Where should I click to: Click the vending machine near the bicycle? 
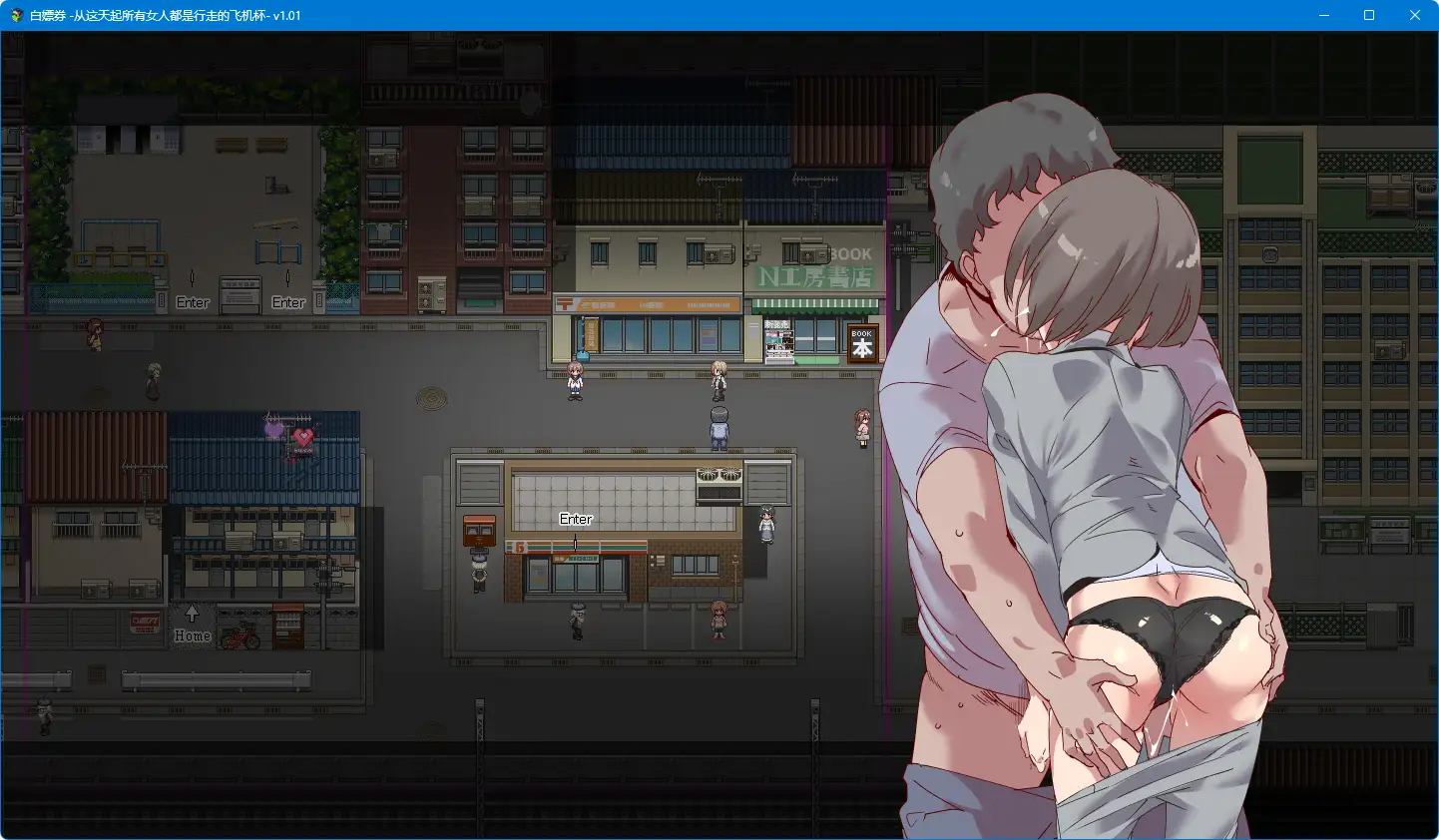click(288, 627)
